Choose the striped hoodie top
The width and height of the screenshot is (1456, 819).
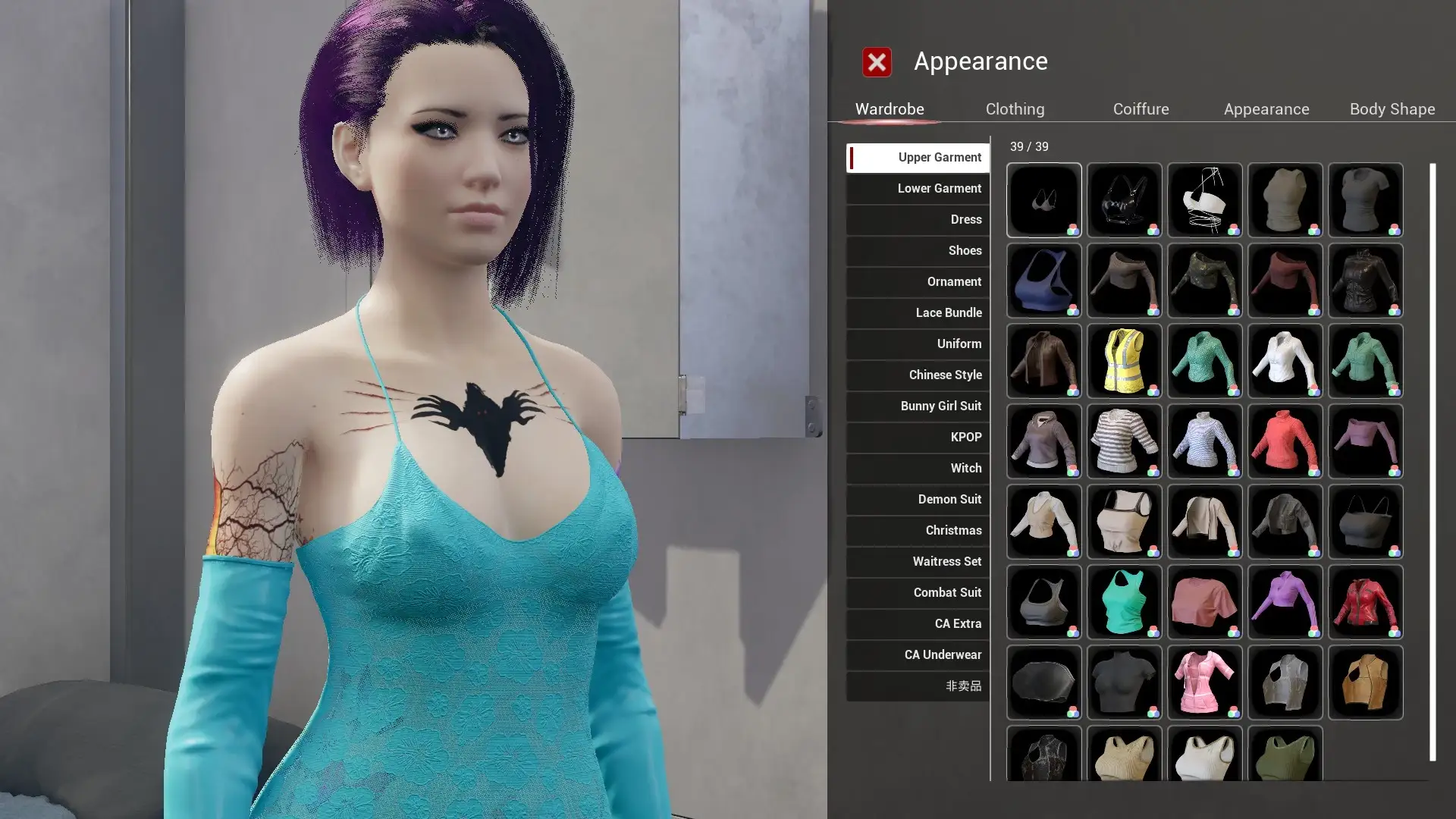click(x=1124, y=441)
